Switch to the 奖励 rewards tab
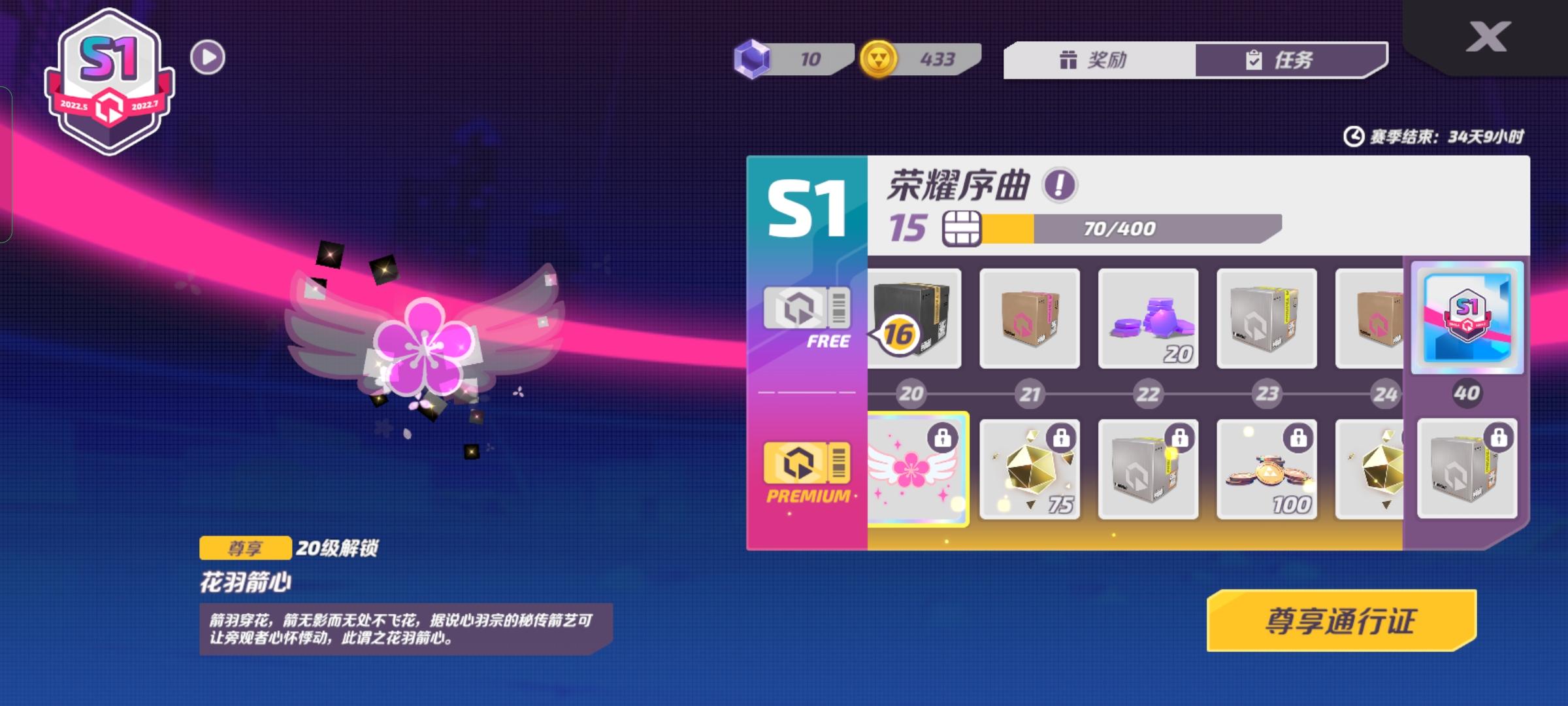Screen dimensions: 1568x706 point(1098,60)
